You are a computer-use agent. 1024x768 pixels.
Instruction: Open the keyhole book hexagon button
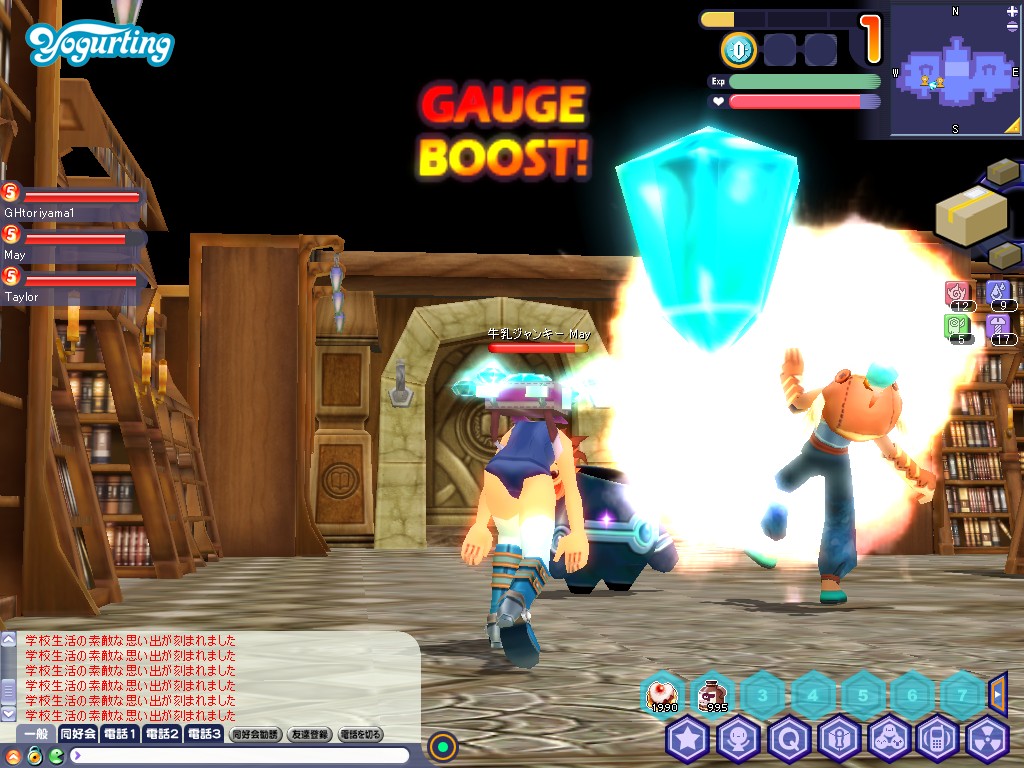tap(839, 739)
